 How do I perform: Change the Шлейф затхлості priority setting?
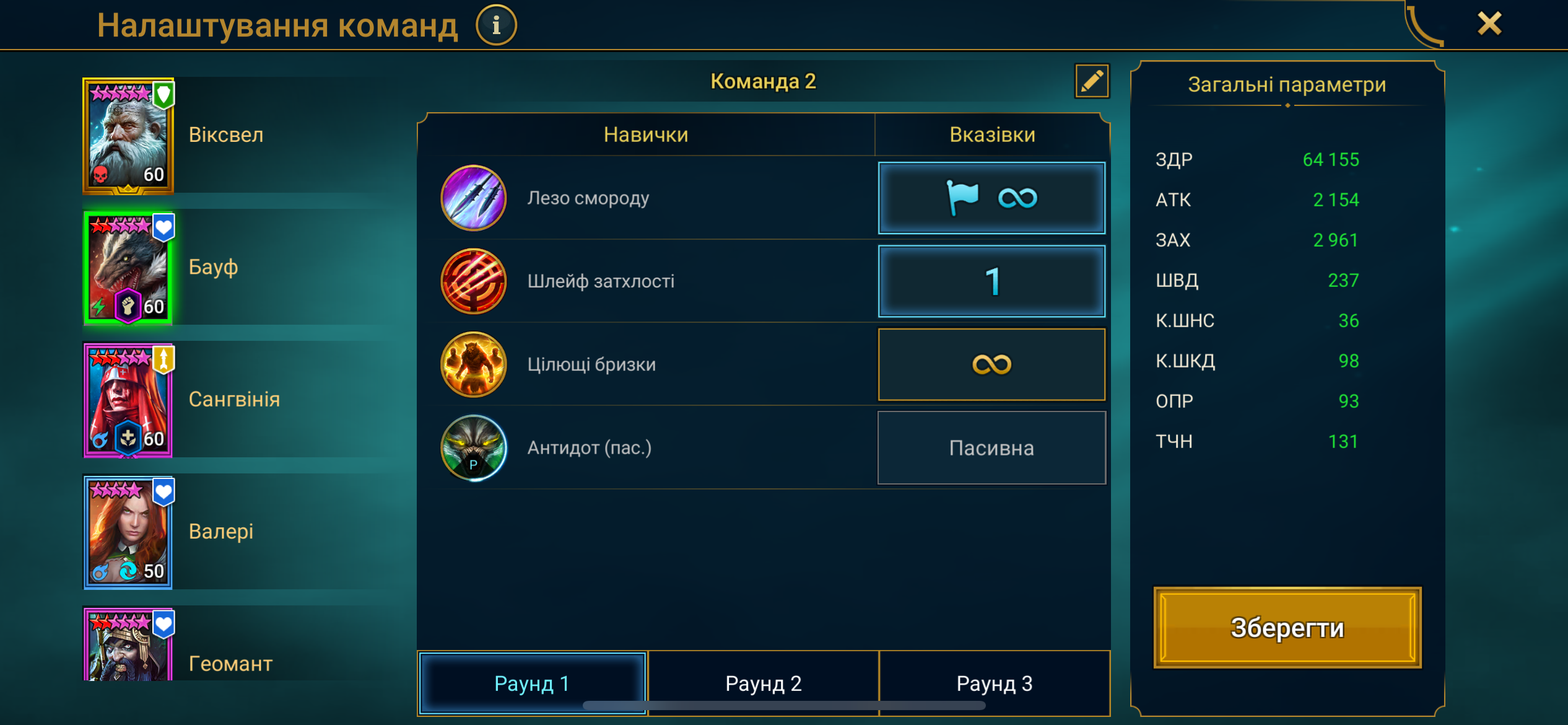click(991, 281)
